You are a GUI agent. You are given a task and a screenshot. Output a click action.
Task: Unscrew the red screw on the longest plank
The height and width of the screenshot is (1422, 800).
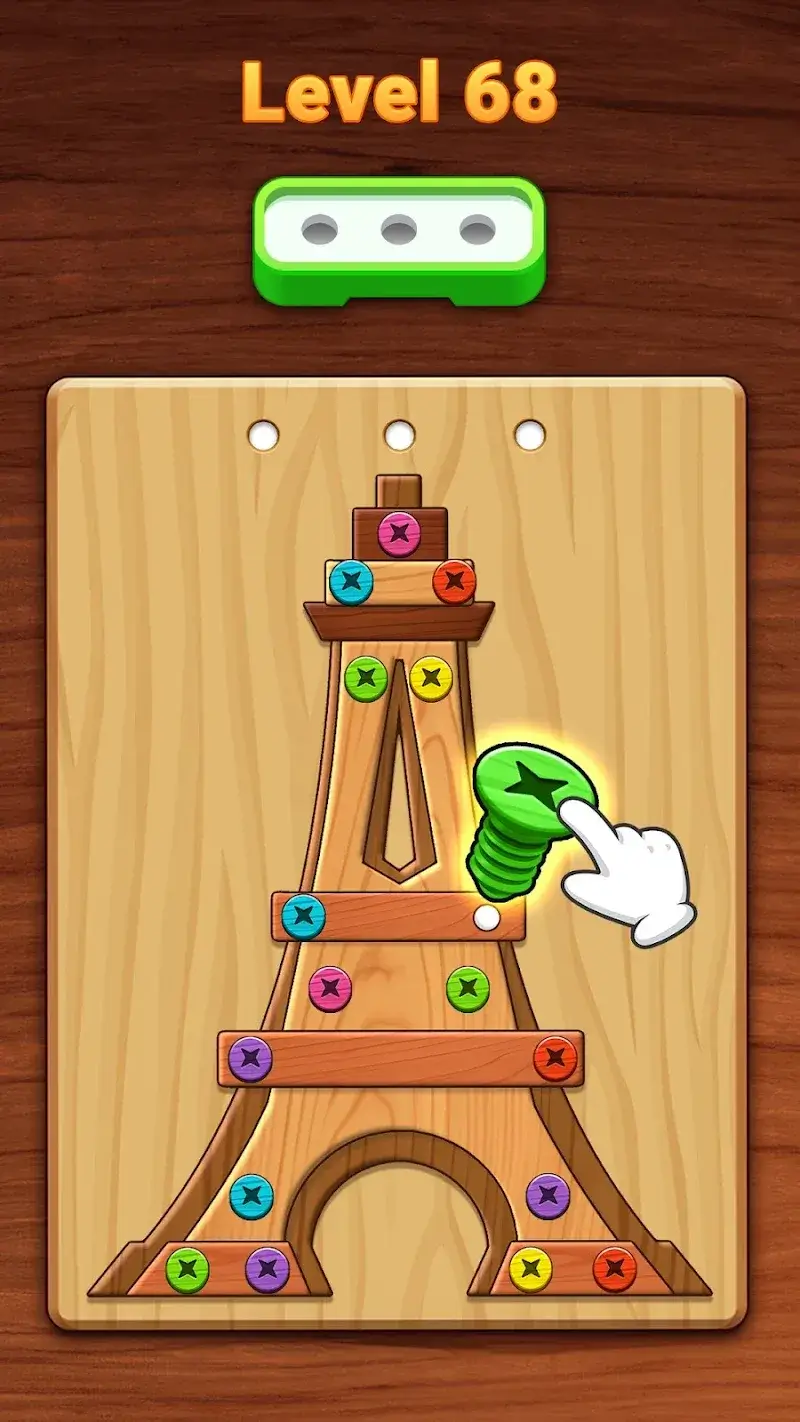[x=555, y=1058]
